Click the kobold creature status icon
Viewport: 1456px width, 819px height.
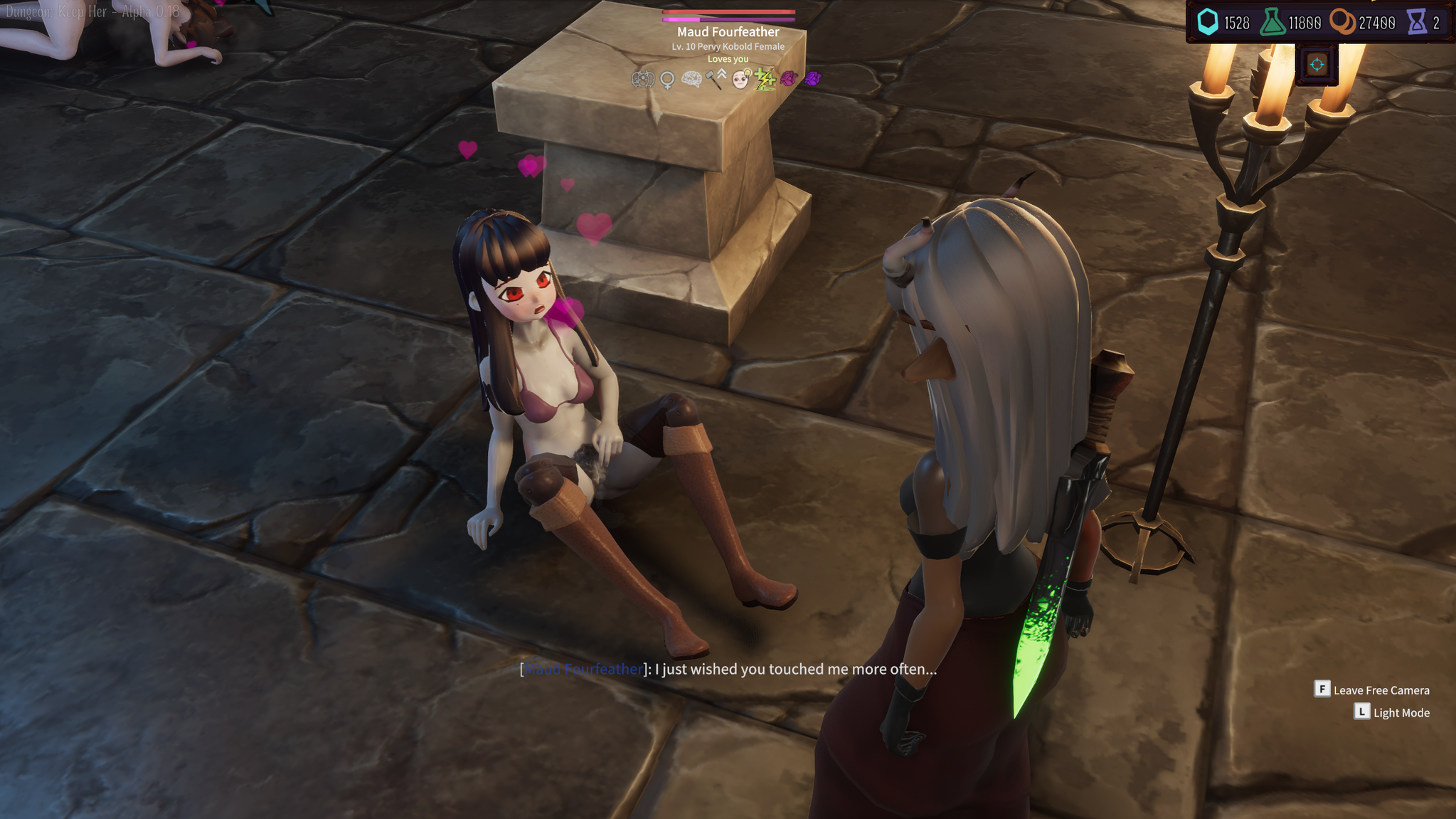point(642,80)
